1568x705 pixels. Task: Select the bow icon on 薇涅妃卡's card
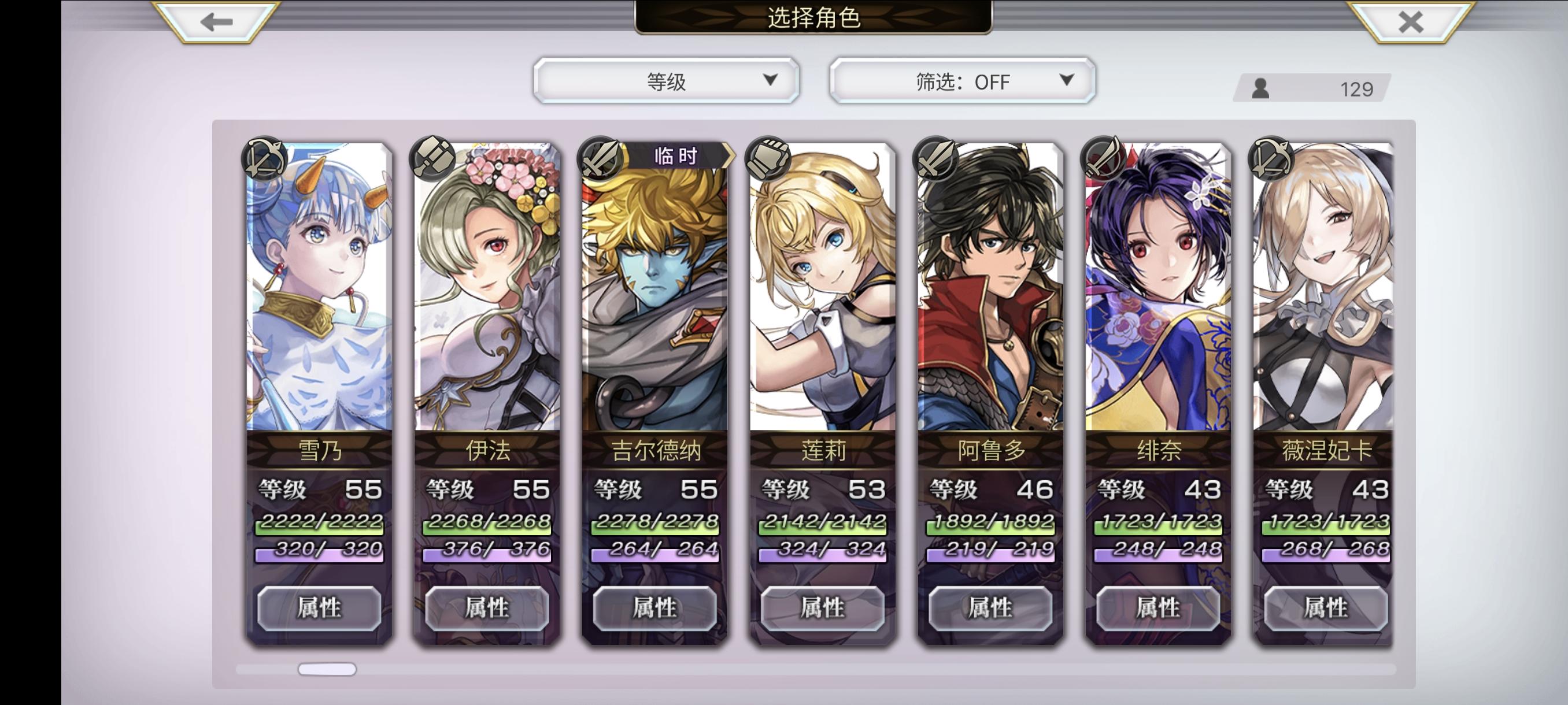tap(1272, 159)
